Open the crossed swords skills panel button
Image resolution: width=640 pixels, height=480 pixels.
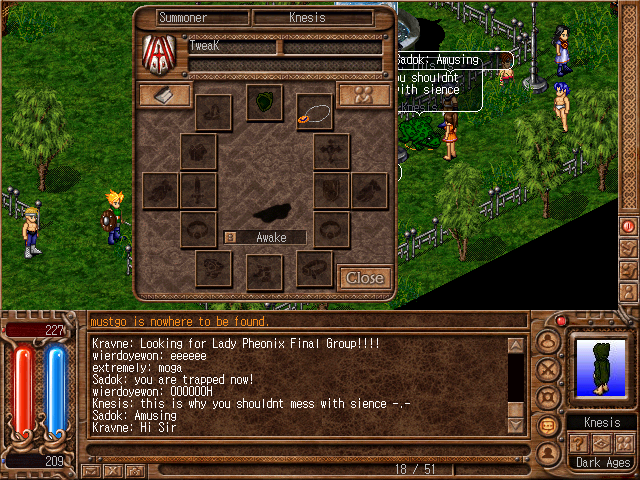click(x=547, y=370)
